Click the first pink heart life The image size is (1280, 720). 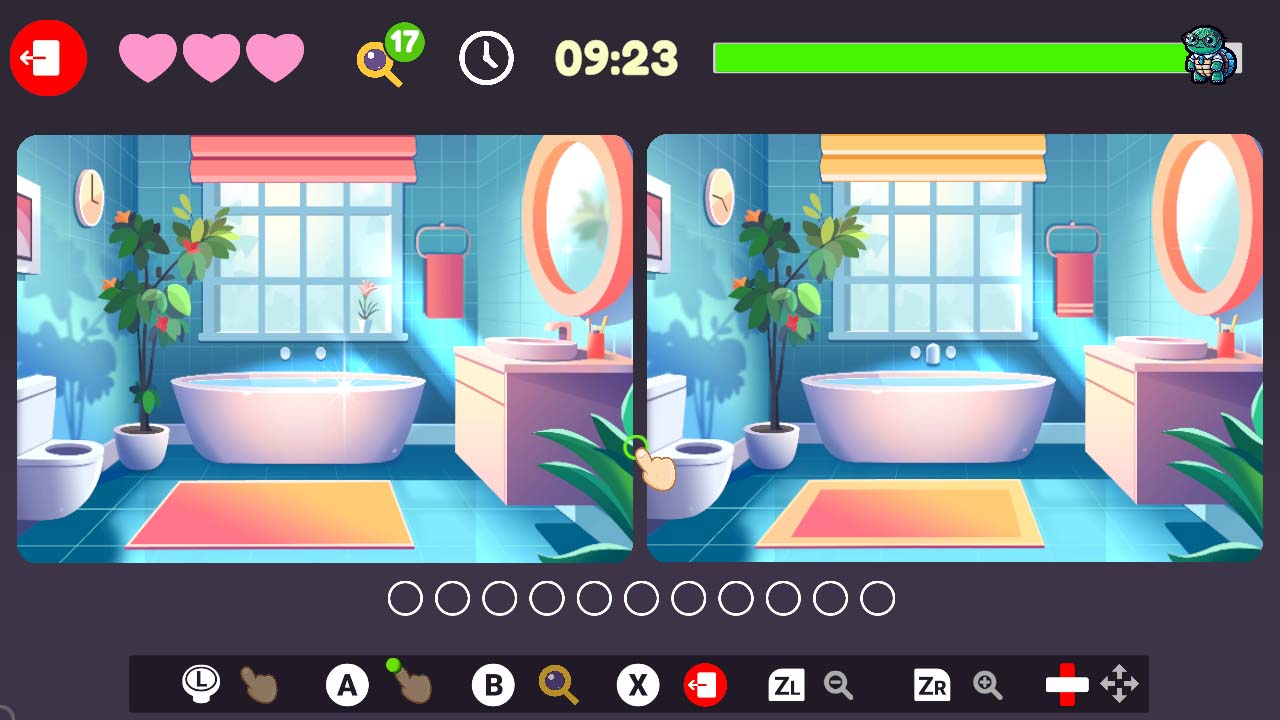point(147,58)
